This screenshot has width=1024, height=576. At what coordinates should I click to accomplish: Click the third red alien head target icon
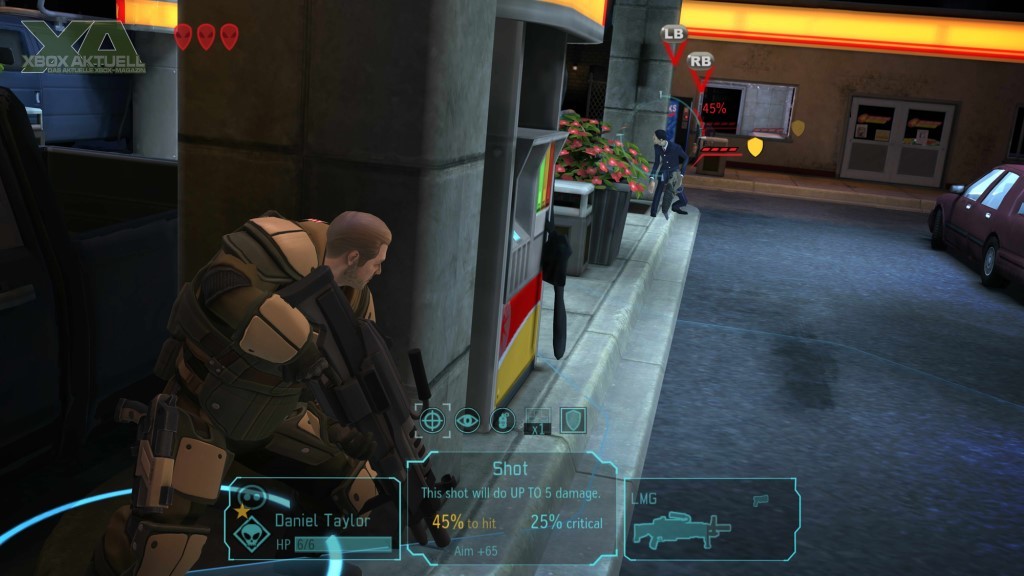pyautogui.click(x=229, y=37)
